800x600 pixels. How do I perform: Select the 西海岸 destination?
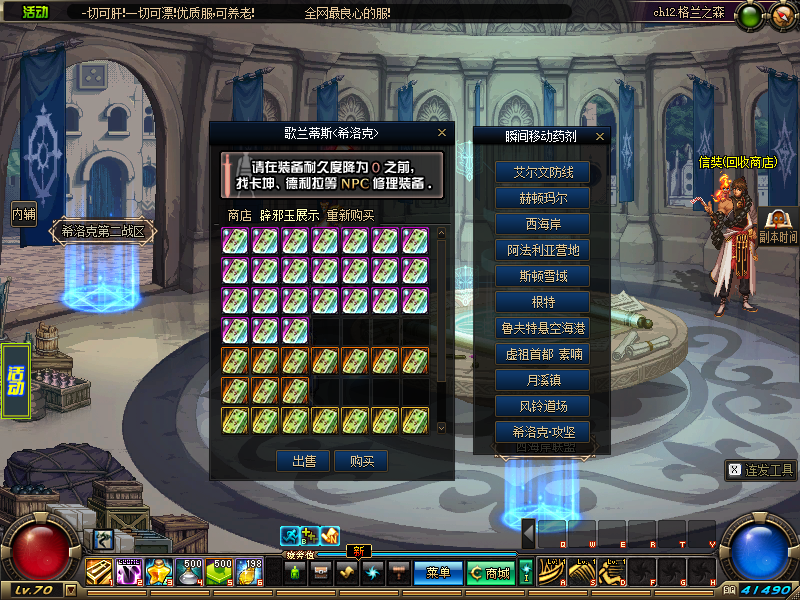point(544,224)
